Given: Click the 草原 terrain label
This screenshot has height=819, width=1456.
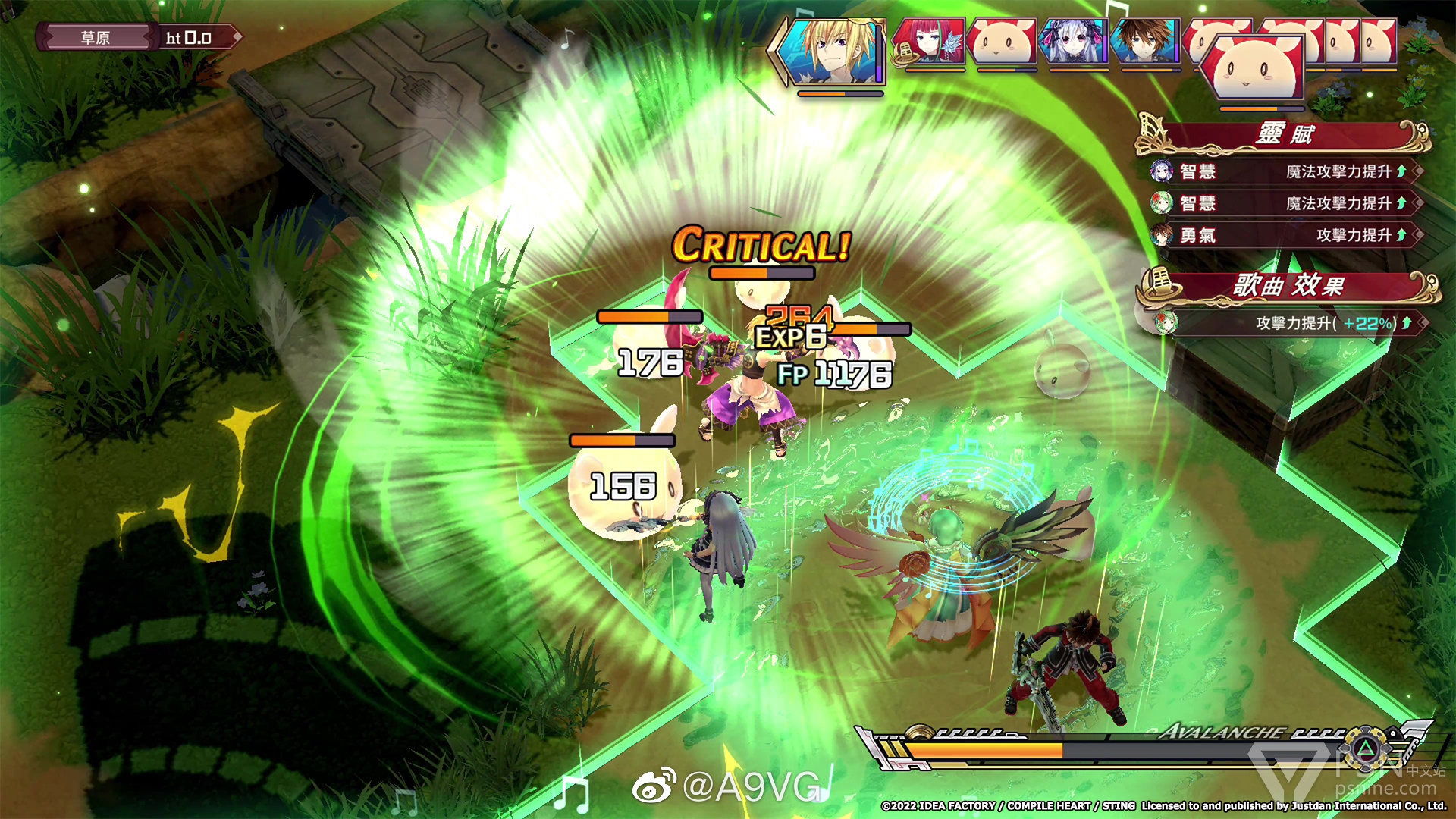Looking at the screenshot, I should pyautogui.click(x=96, y=38).
